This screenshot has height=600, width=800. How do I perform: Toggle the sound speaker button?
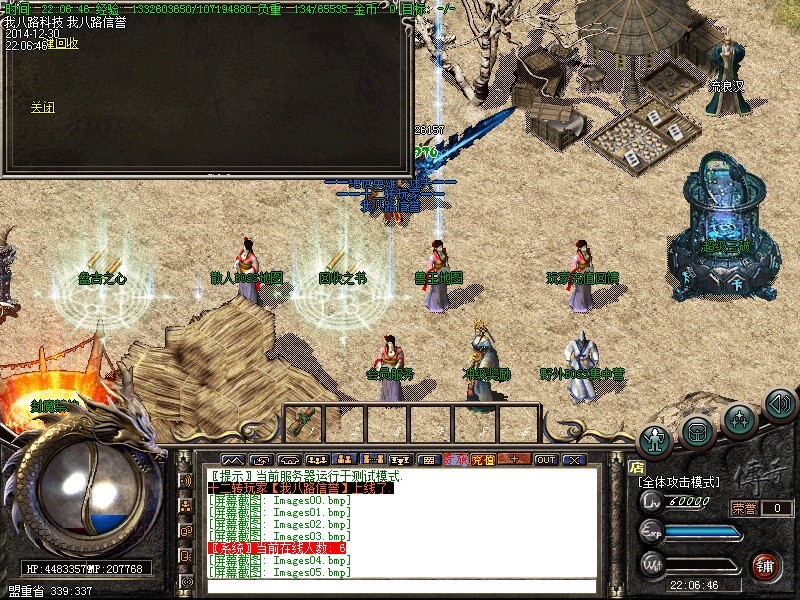779,405
